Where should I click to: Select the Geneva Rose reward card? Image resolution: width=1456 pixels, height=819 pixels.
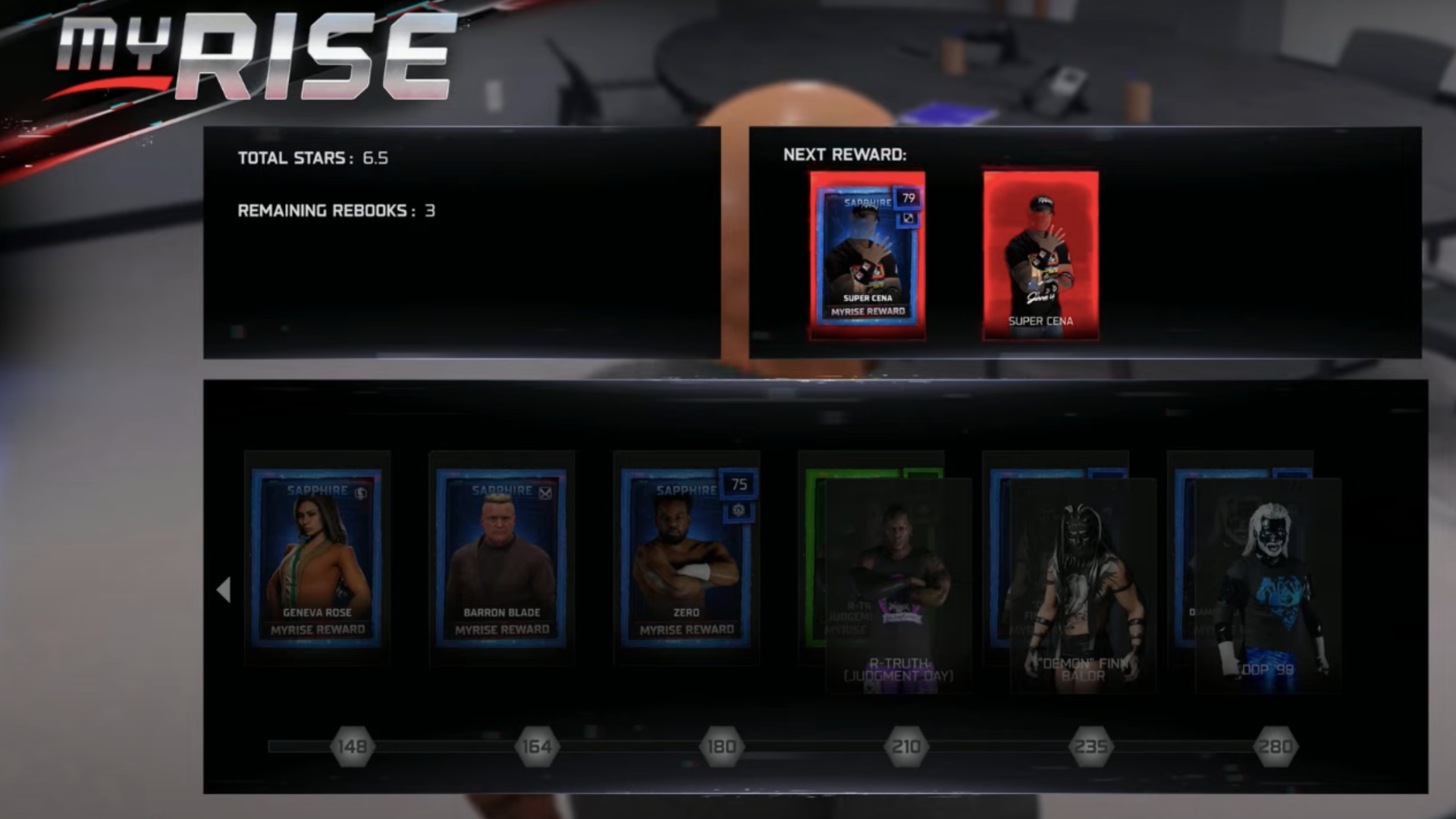click(x=317, y=559)
